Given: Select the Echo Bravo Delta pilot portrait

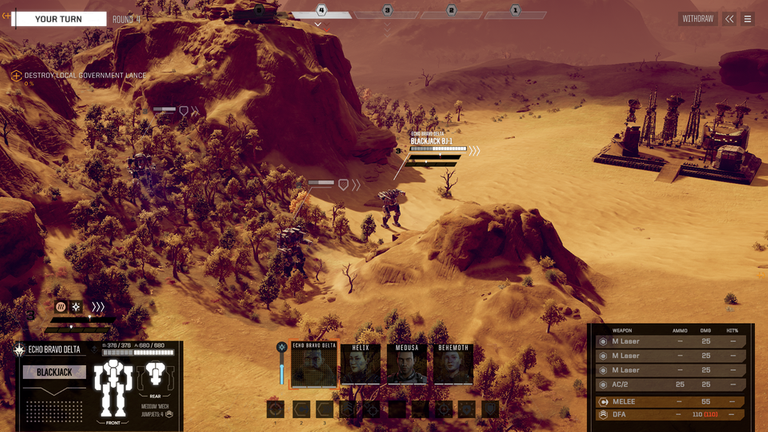Looking at the screenshot, I should (x=314, y=366).
